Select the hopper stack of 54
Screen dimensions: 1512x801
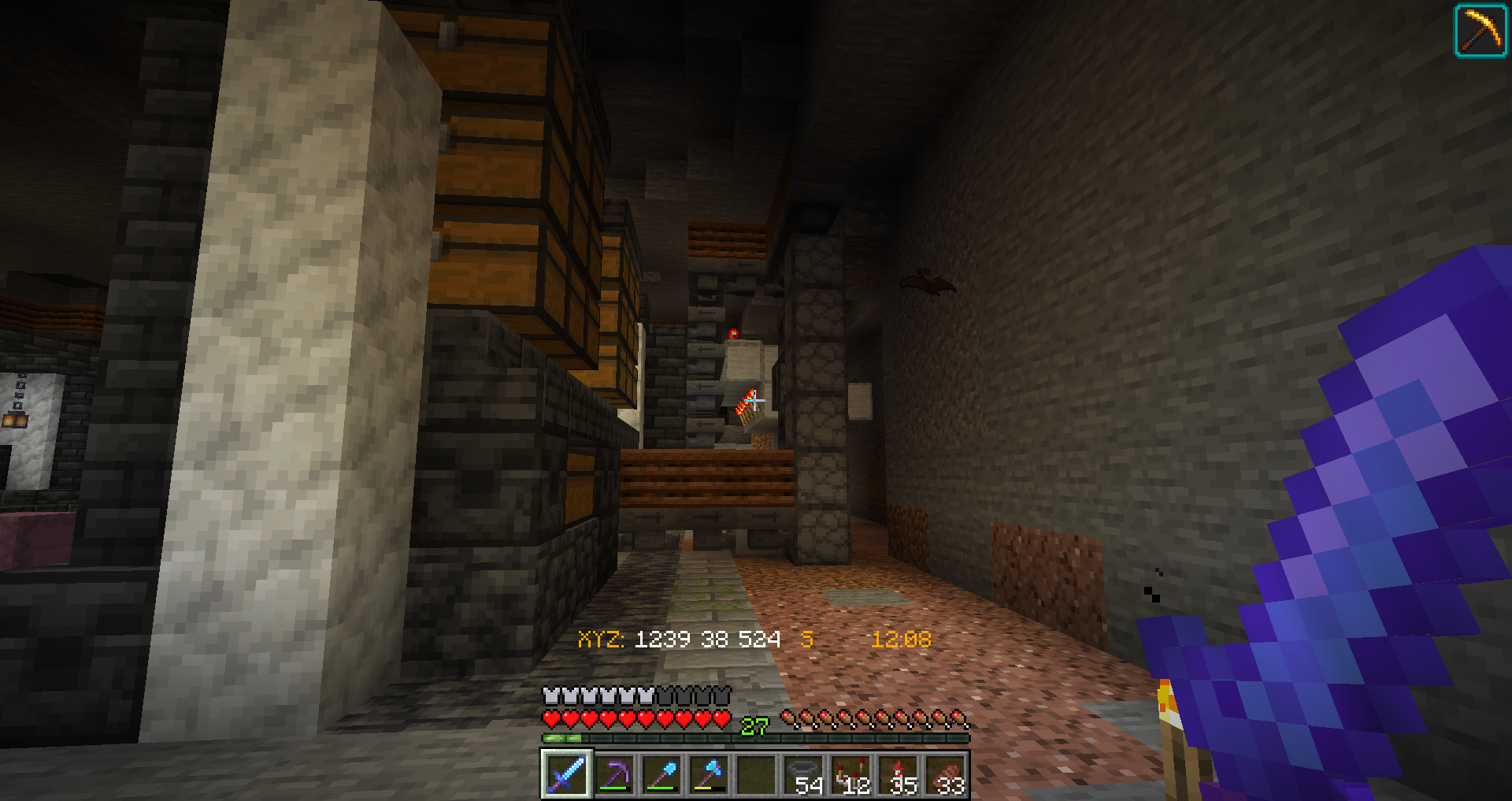(804, 774)
